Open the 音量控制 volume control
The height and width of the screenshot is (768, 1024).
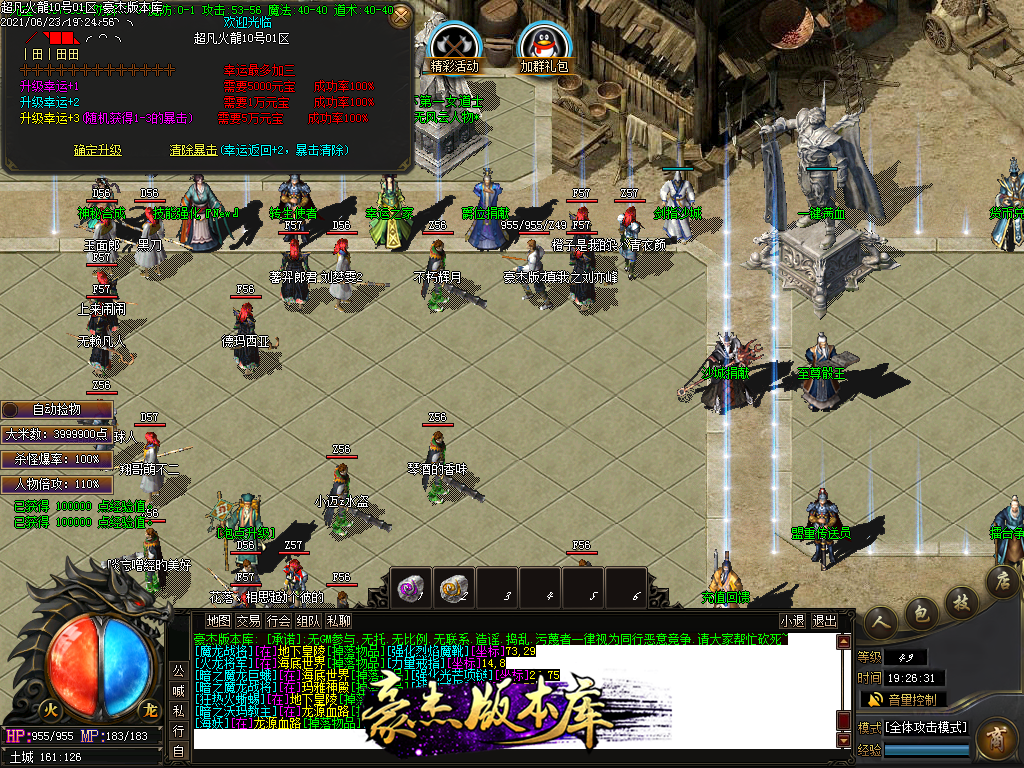[x=903, y=699]
